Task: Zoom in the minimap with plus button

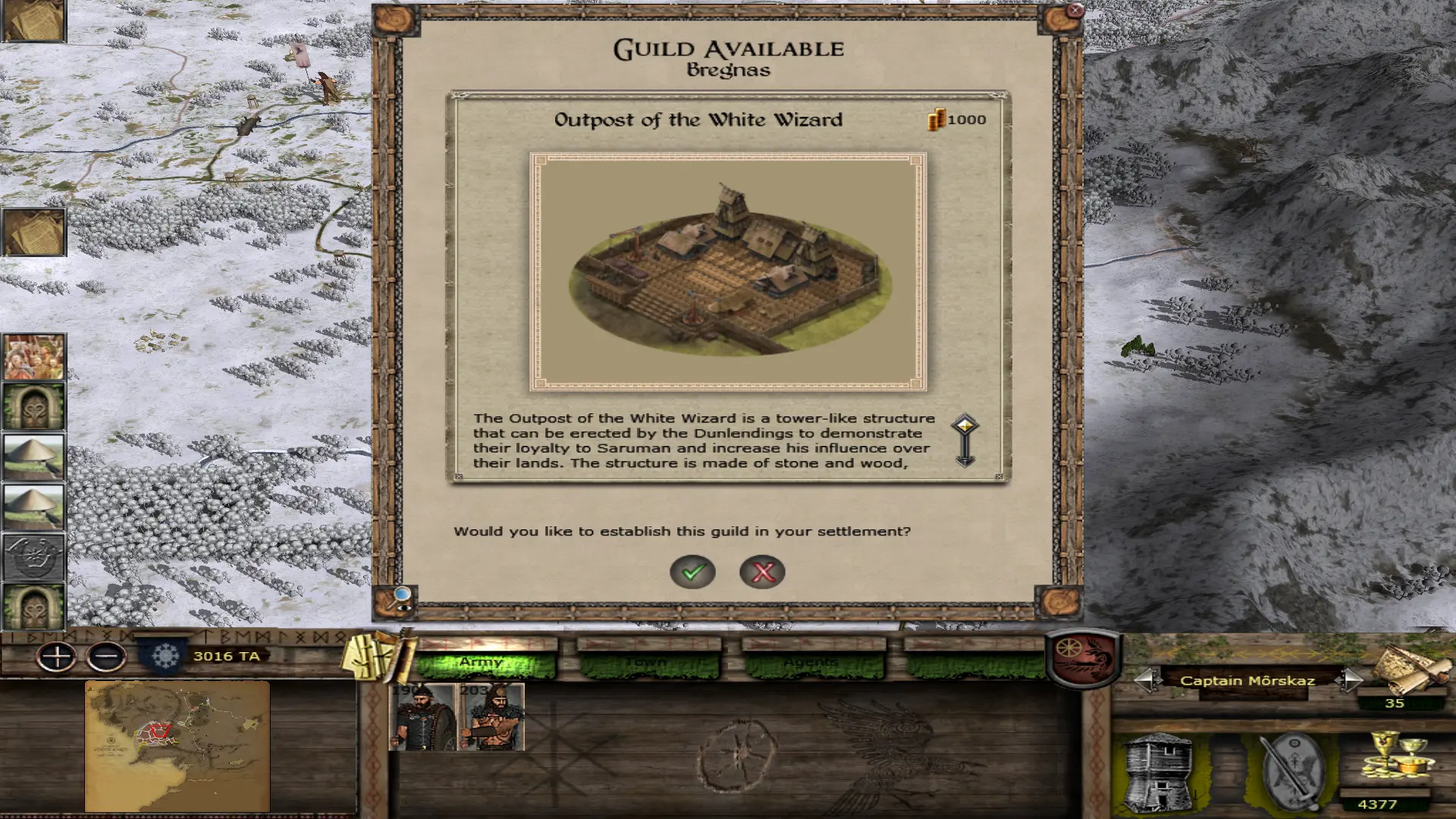Action: [x=57, y=657]
